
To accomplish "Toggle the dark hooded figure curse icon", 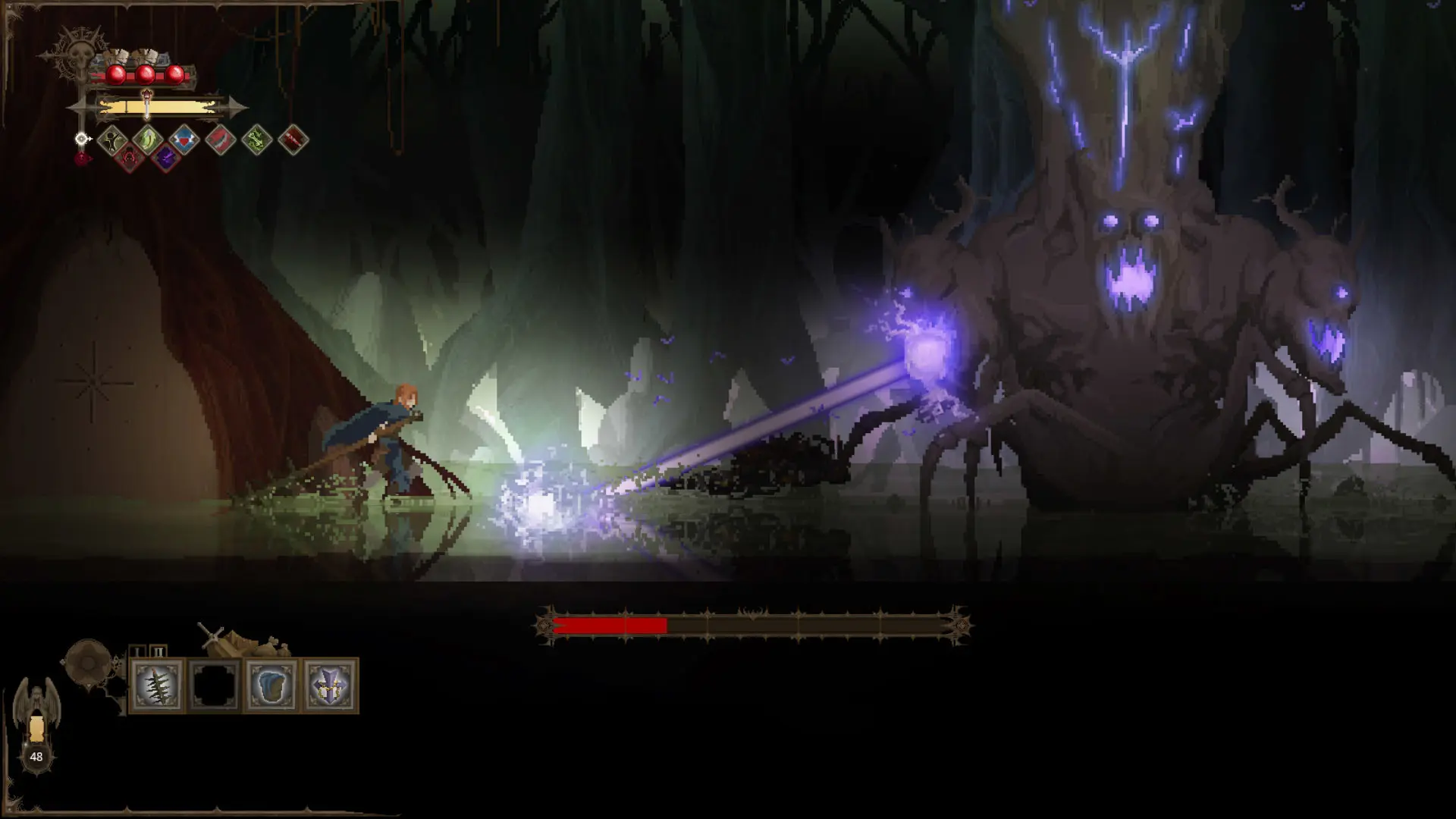I will [x=112, y=140].
